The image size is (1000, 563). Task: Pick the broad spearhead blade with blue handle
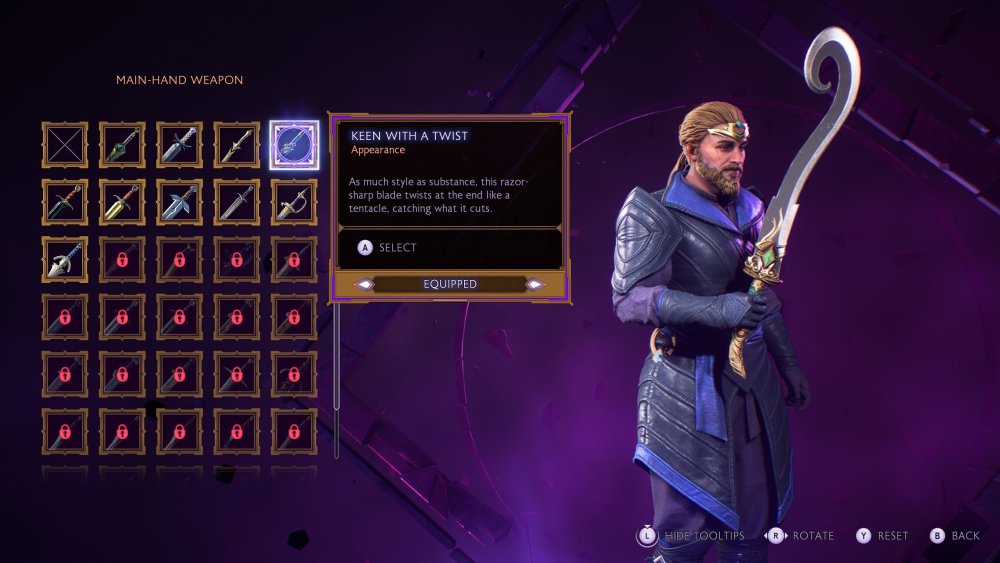(x=65, y=260)
